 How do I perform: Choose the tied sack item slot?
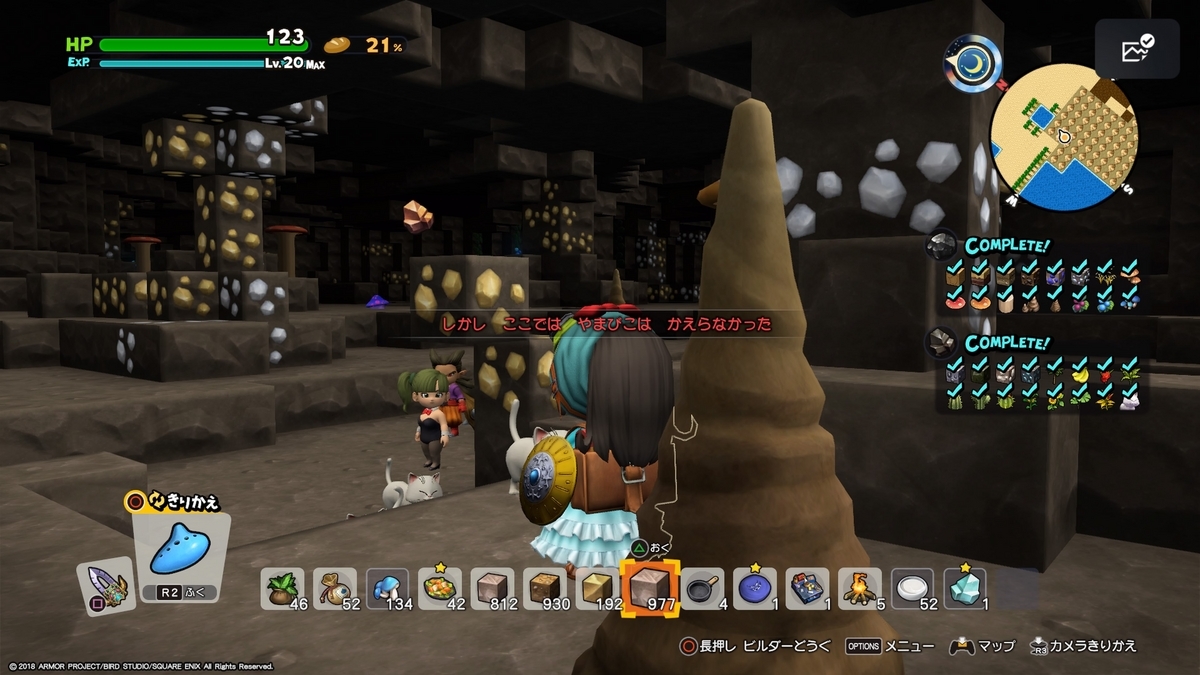335,588
